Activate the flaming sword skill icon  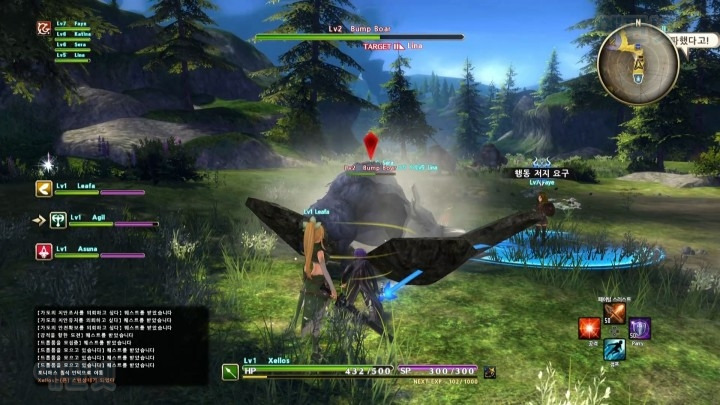click(615, 313)
